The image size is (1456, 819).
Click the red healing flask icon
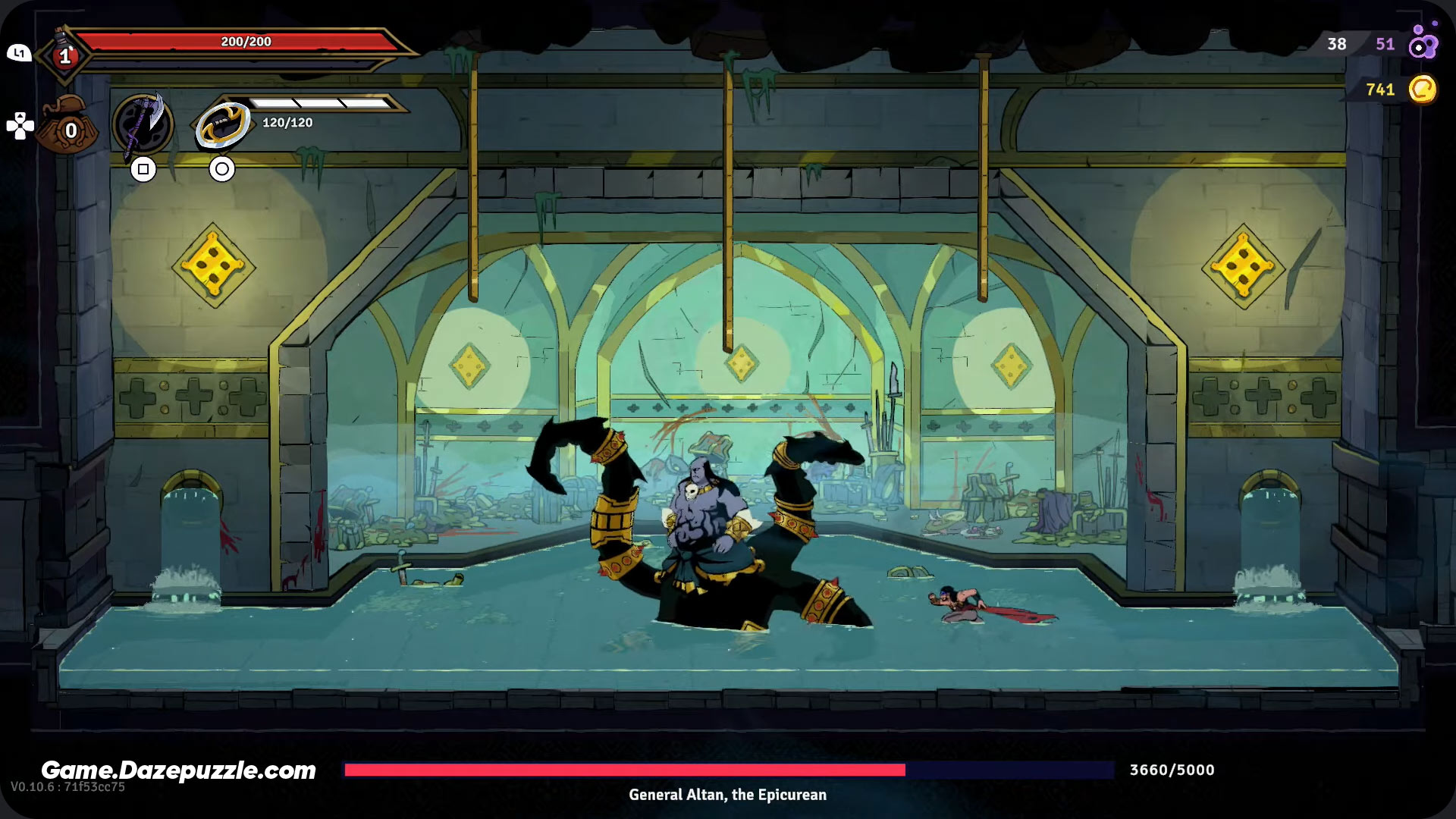tap(64, 53)
